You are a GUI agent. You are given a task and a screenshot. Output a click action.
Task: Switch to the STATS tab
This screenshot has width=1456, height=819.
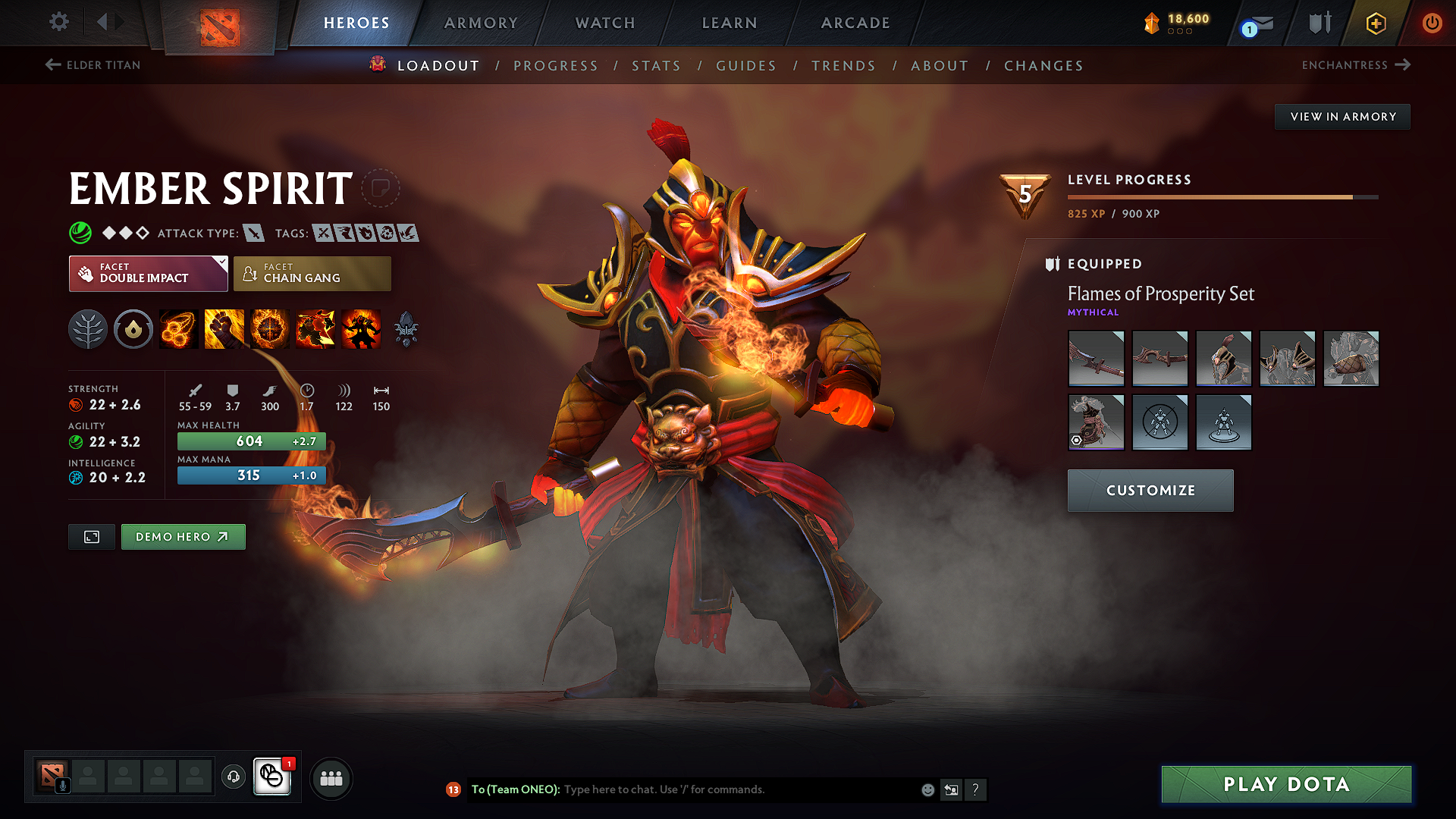(x=656, y=65)
